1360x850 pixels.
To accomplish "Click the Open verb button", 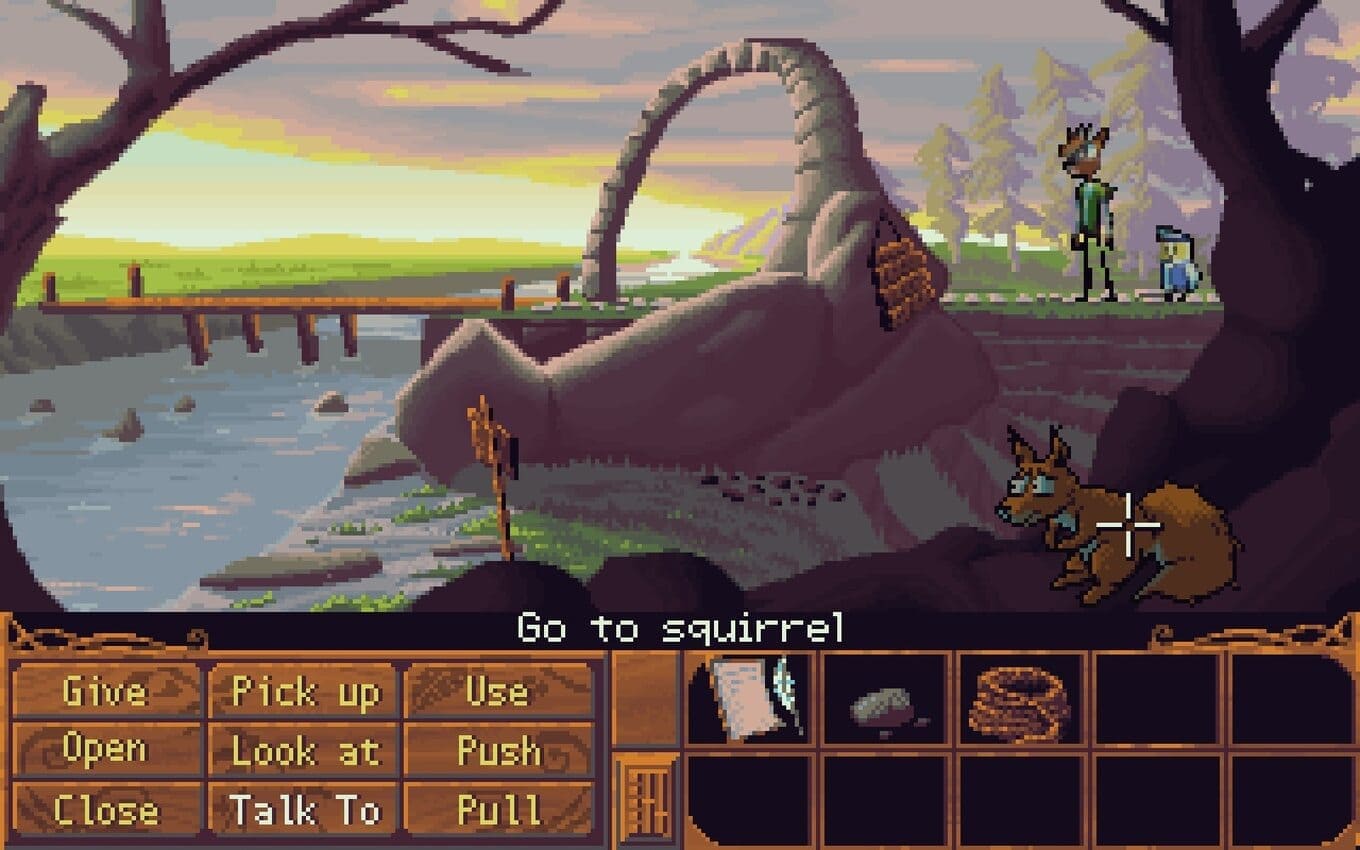I will point(105,750).
